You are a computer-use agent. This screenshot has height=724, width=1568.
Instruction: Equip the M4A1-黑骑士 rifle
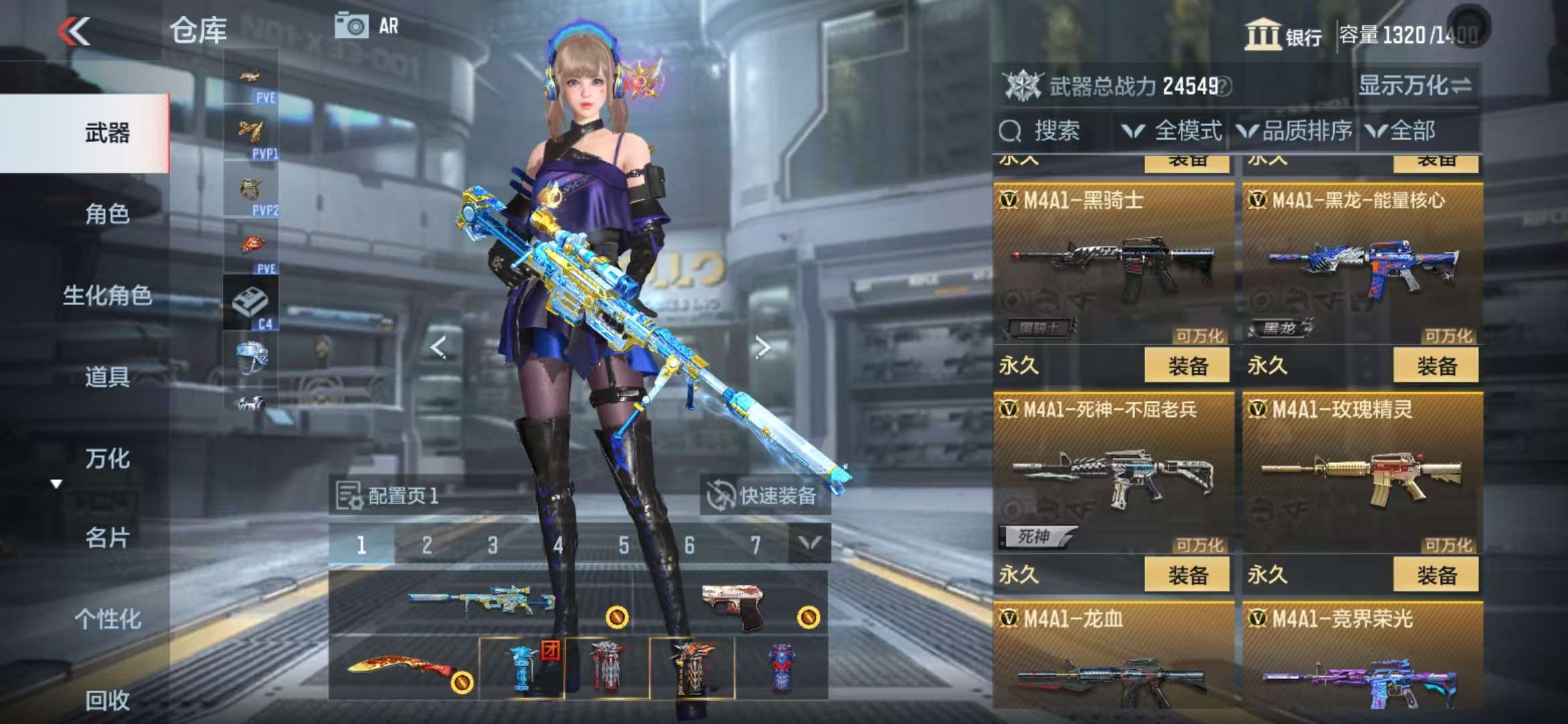(1187, 366)
